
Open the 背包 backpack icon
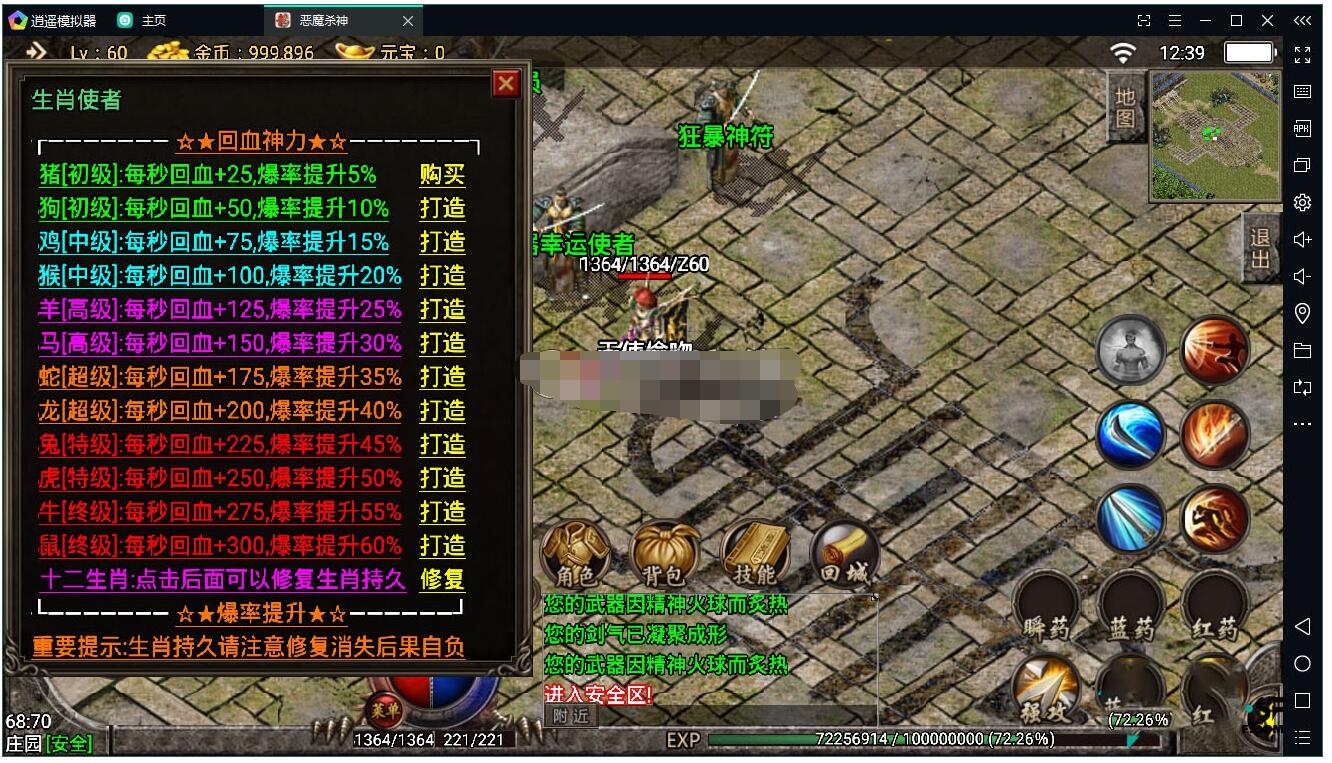664,550
